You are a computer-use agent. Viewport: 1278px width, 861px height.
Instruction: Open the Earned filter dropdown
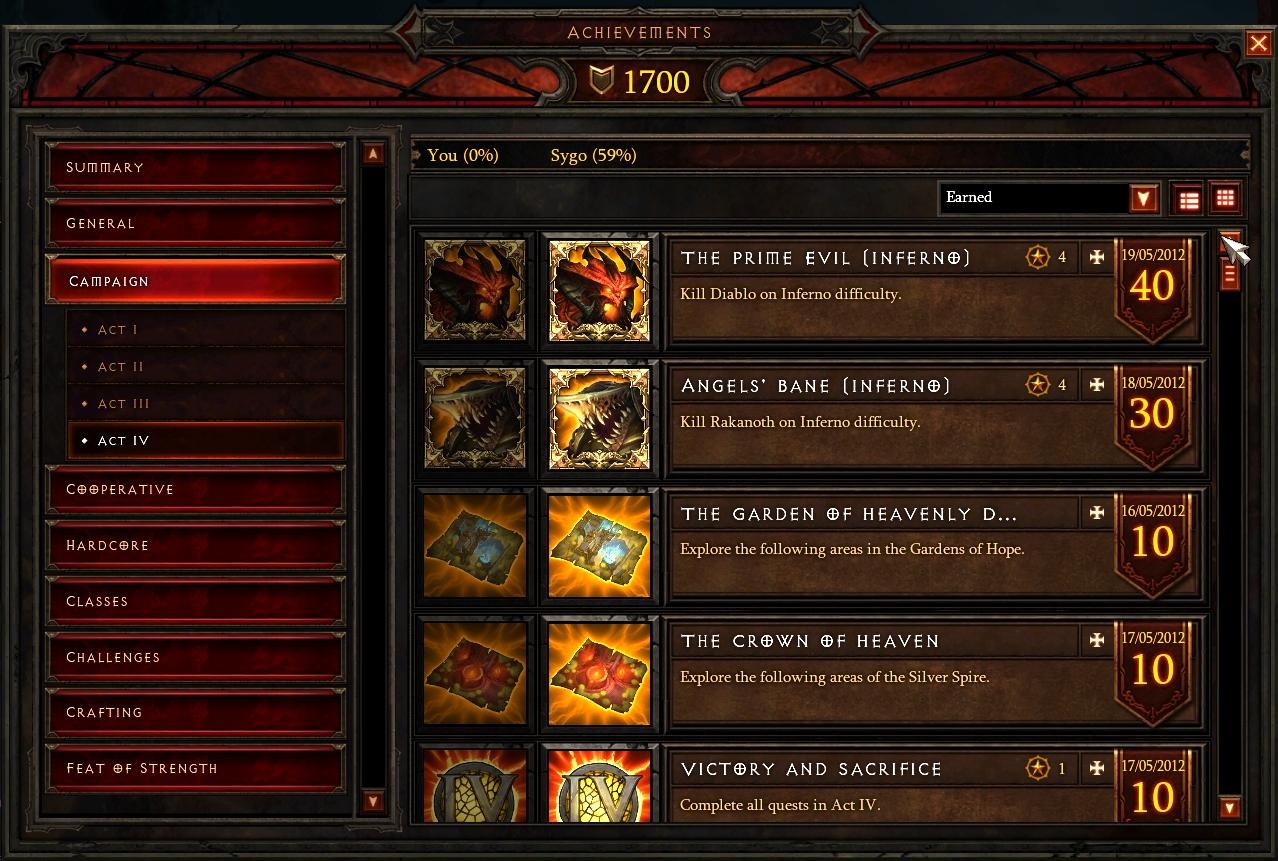[1144, 198]
